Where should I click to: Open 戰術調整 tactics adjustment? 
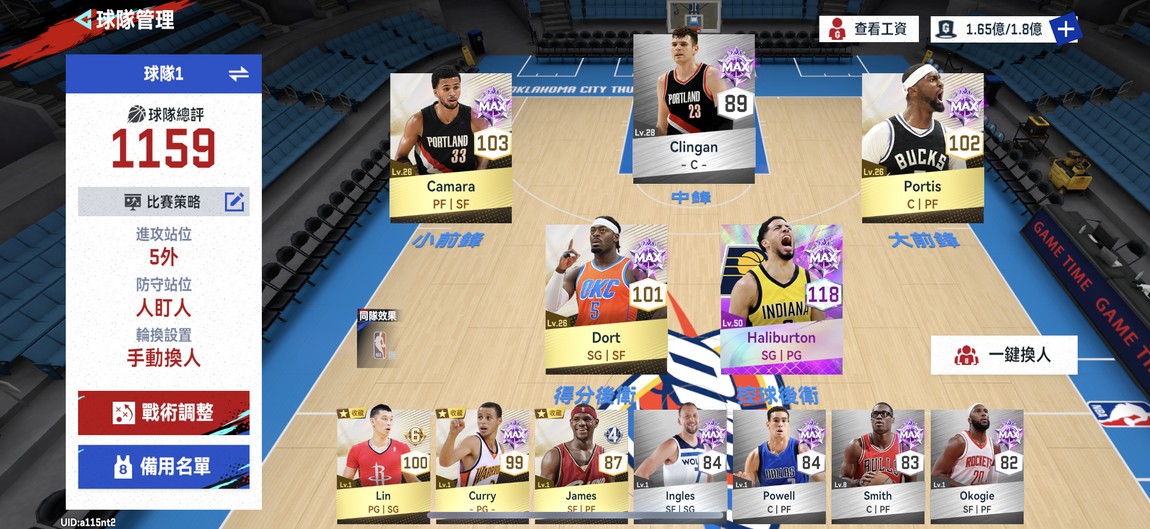point(164,412)
